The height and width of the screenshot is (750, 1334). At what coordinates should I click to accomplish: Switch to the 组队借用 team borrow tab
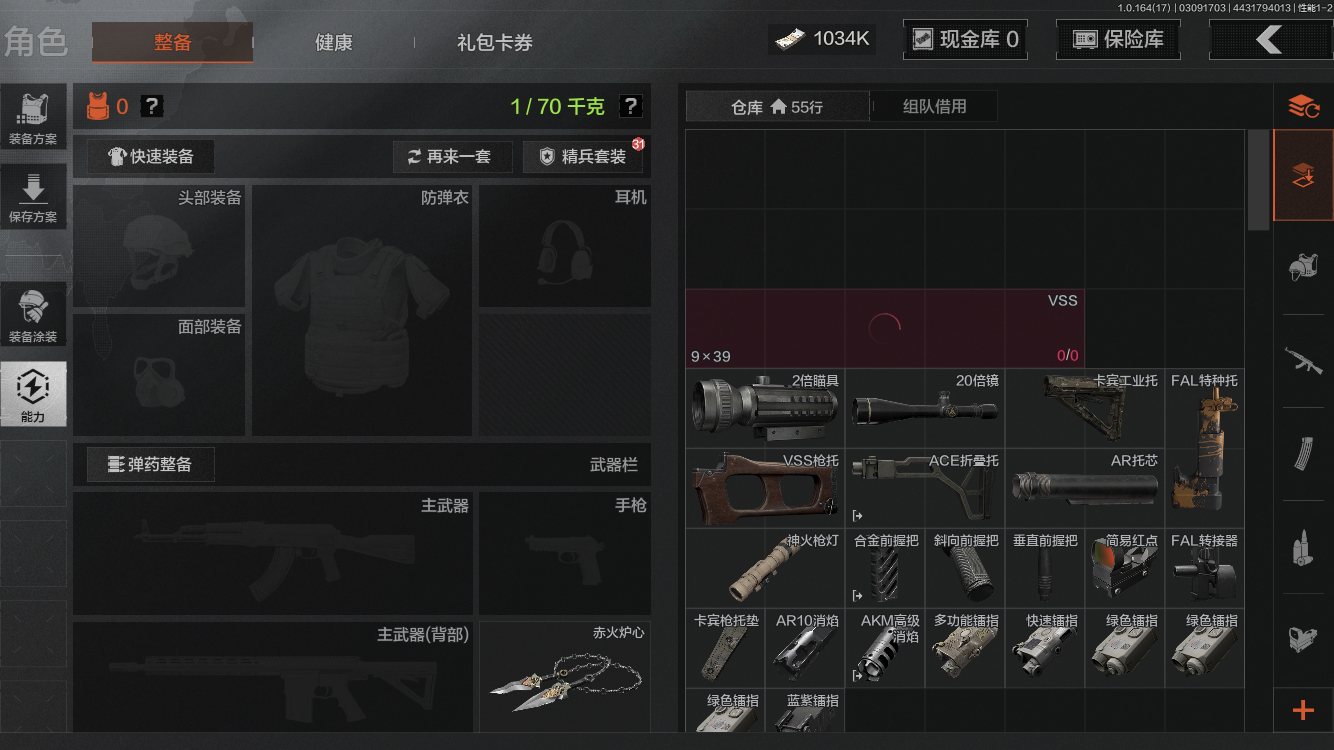[x=933, y=106]
